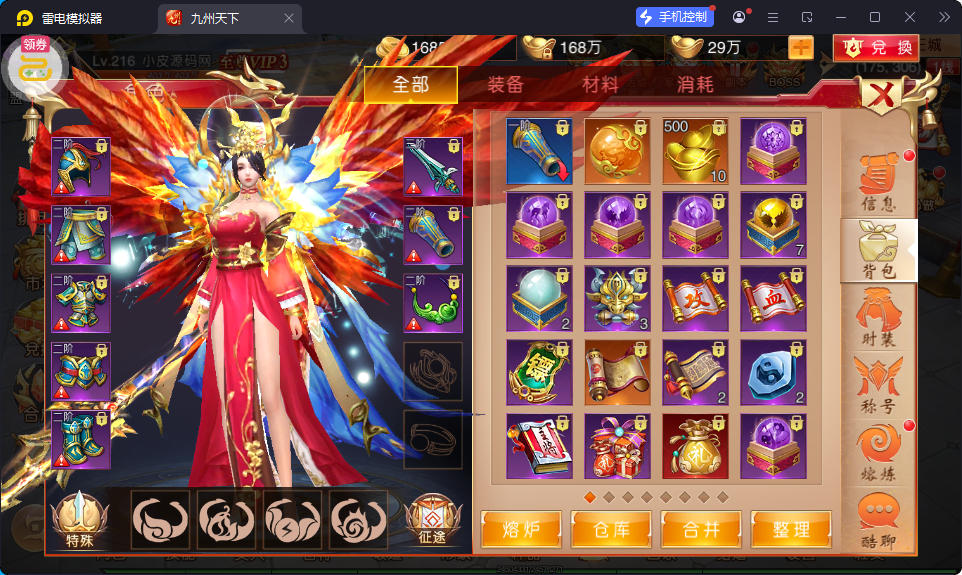Close the backpack panel with the red X

882,97
